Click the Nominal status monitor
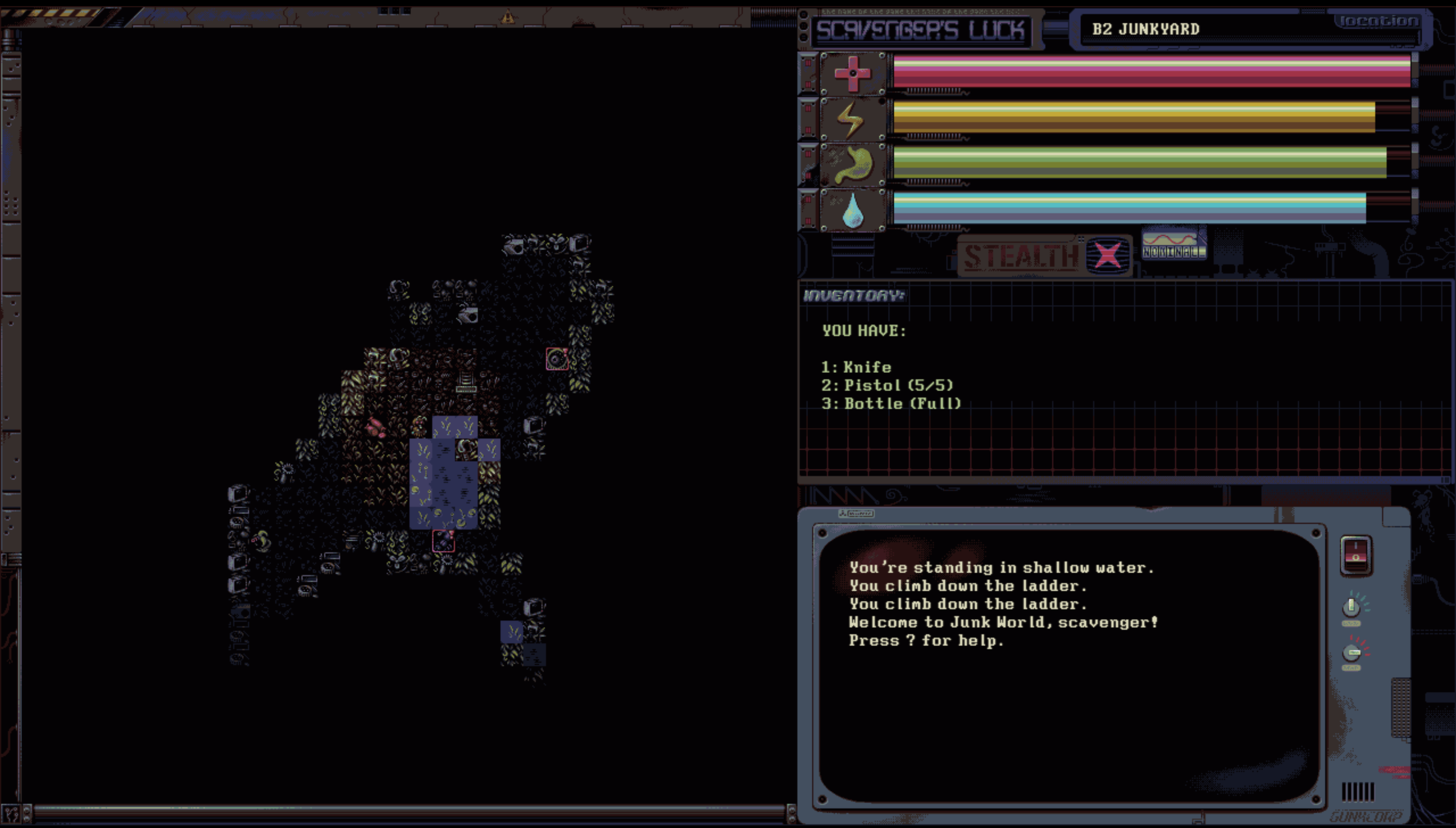The image size is (1456, 828). [x=1173, y=244]
